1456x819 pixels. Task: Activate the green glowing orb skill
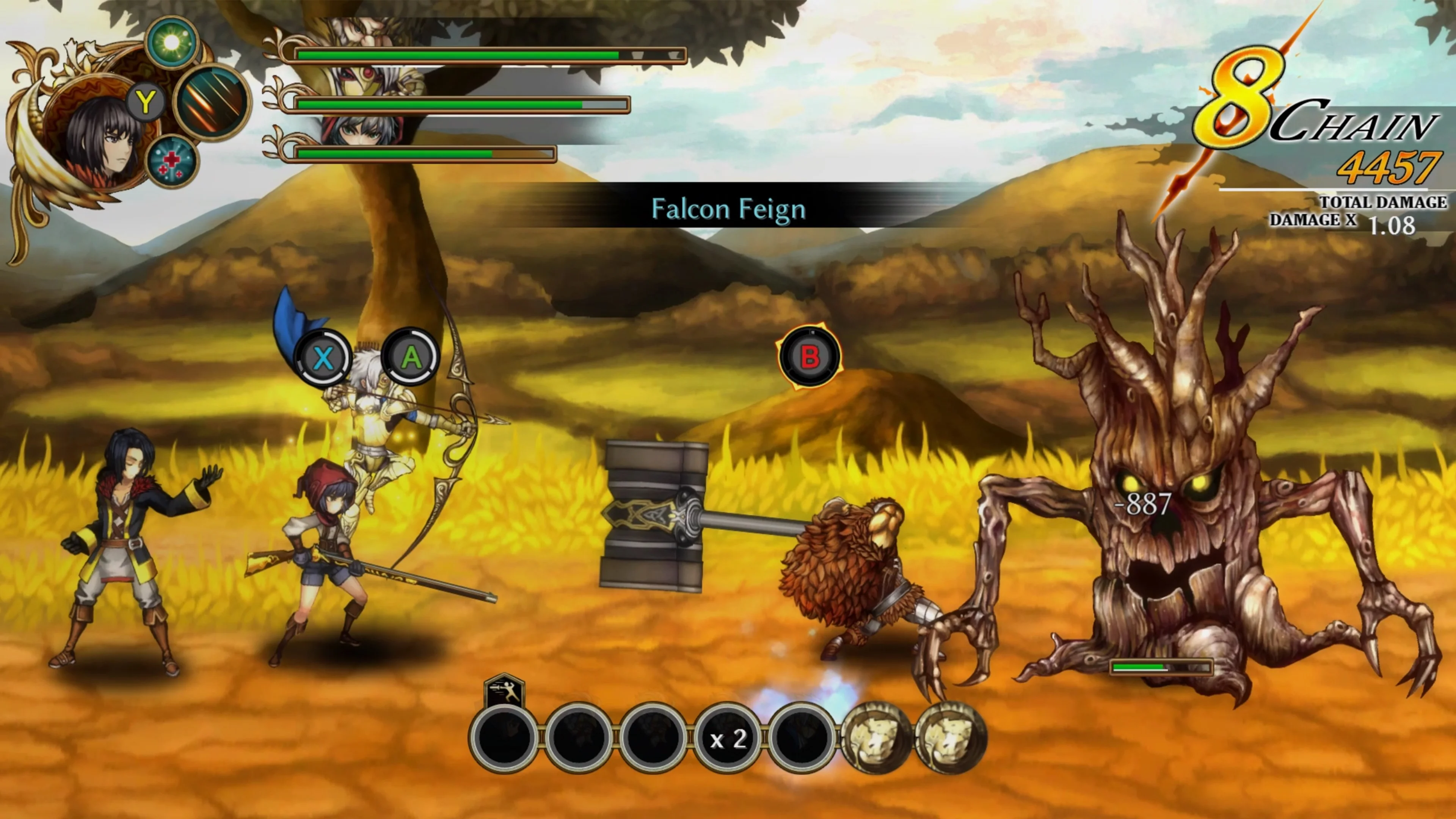[x=172, y=42]
